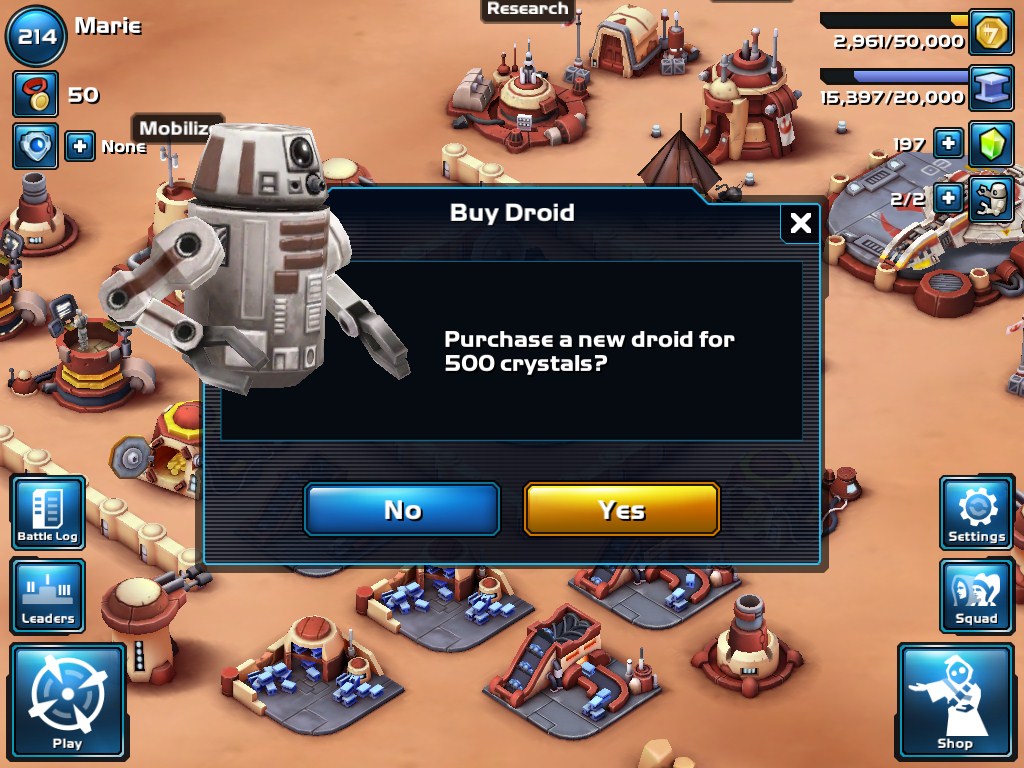Close the Buy Droid dialog
1024x768 pixels.
[800, 224]
